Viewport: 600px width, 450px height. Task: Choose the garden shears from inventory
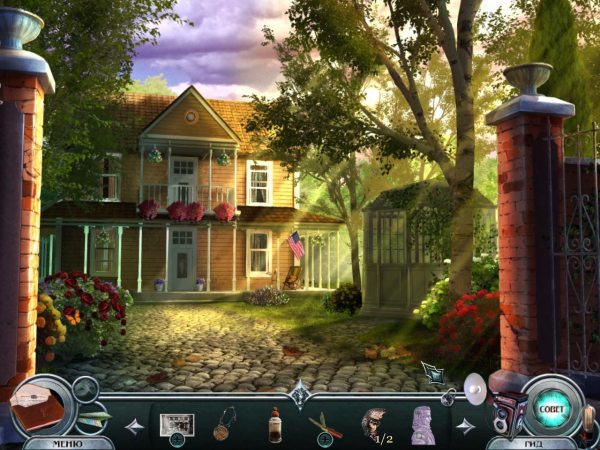pyautogui.click(x=324, y=424)
